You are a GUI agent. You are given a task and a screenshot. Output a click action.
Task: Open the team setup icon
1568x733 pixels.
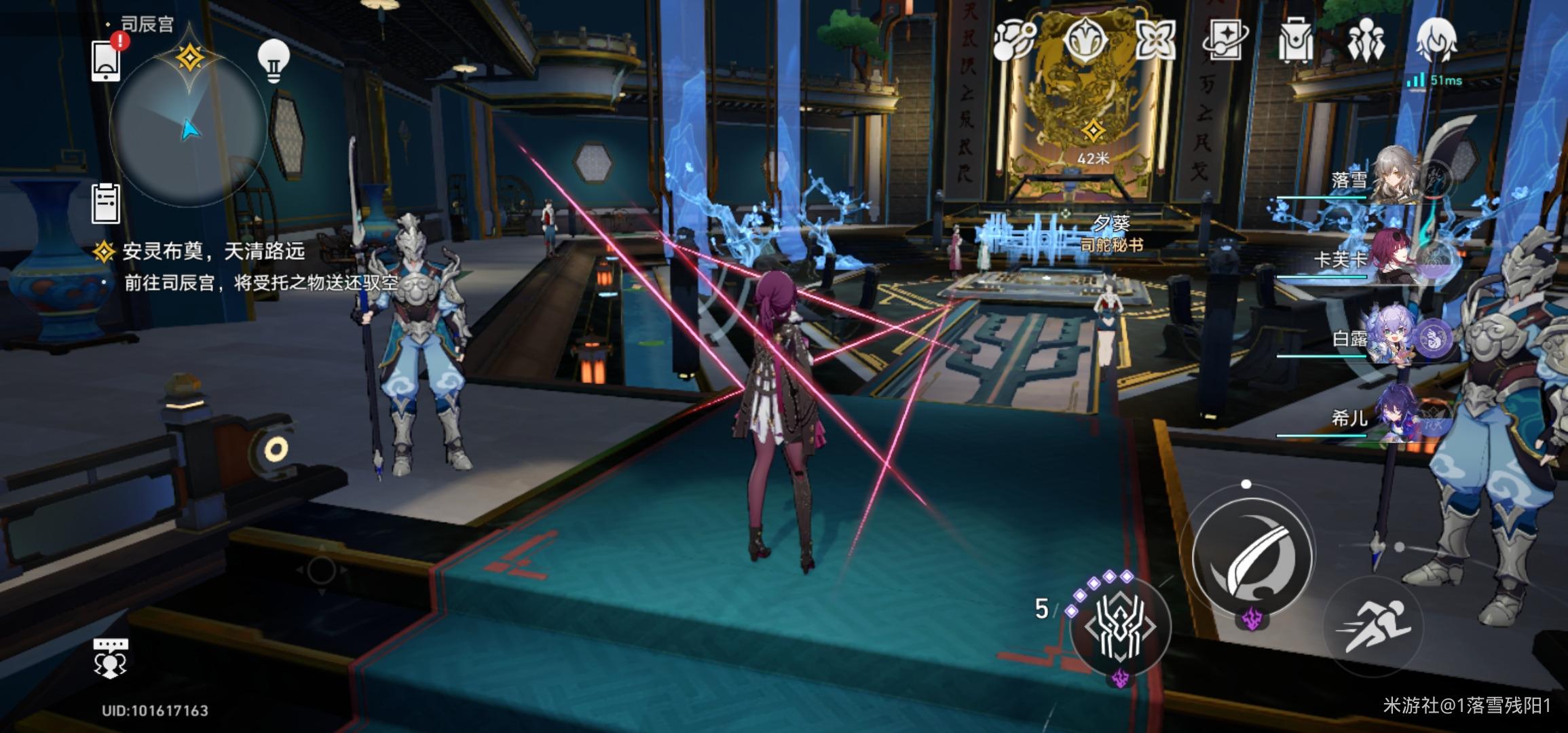click(1365, 39)
